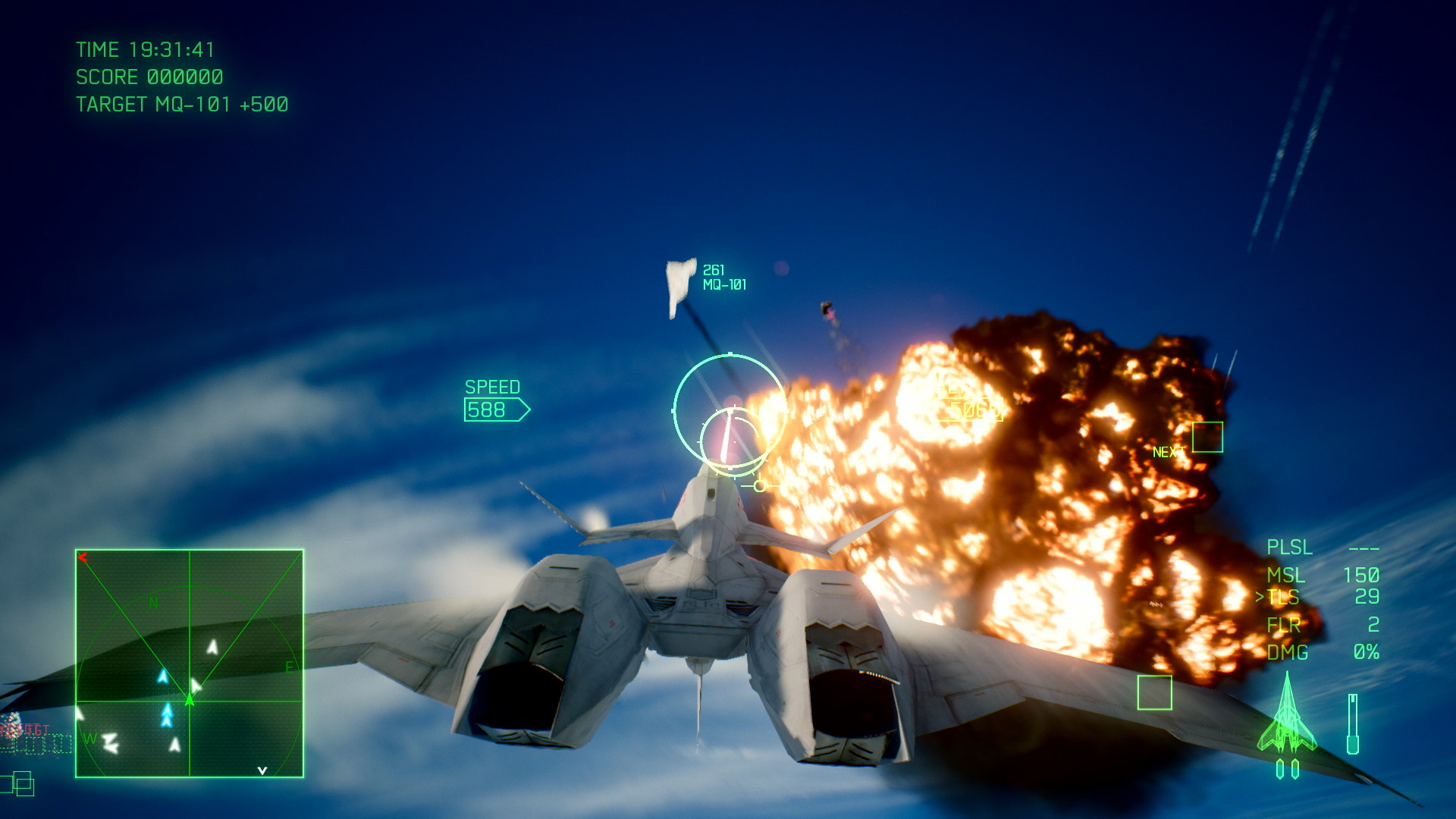Image resolution: width=1456 pixels, height=819 pixels.
Task: Click the TIME 19:31:41 readout
Action: click(x=144, y=50)
